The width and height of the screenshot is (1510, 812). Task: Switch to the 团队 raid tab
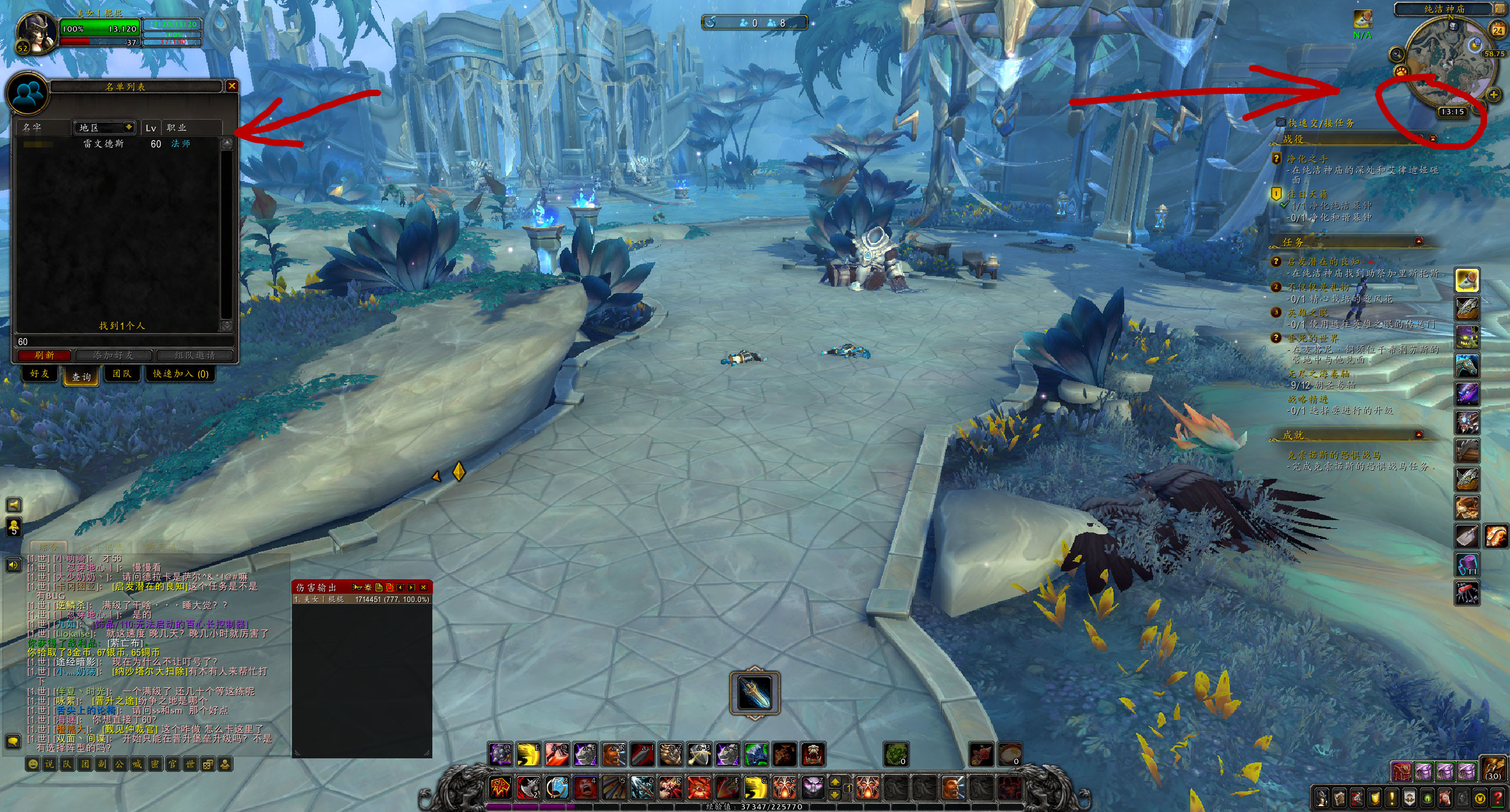pos(122,374)
